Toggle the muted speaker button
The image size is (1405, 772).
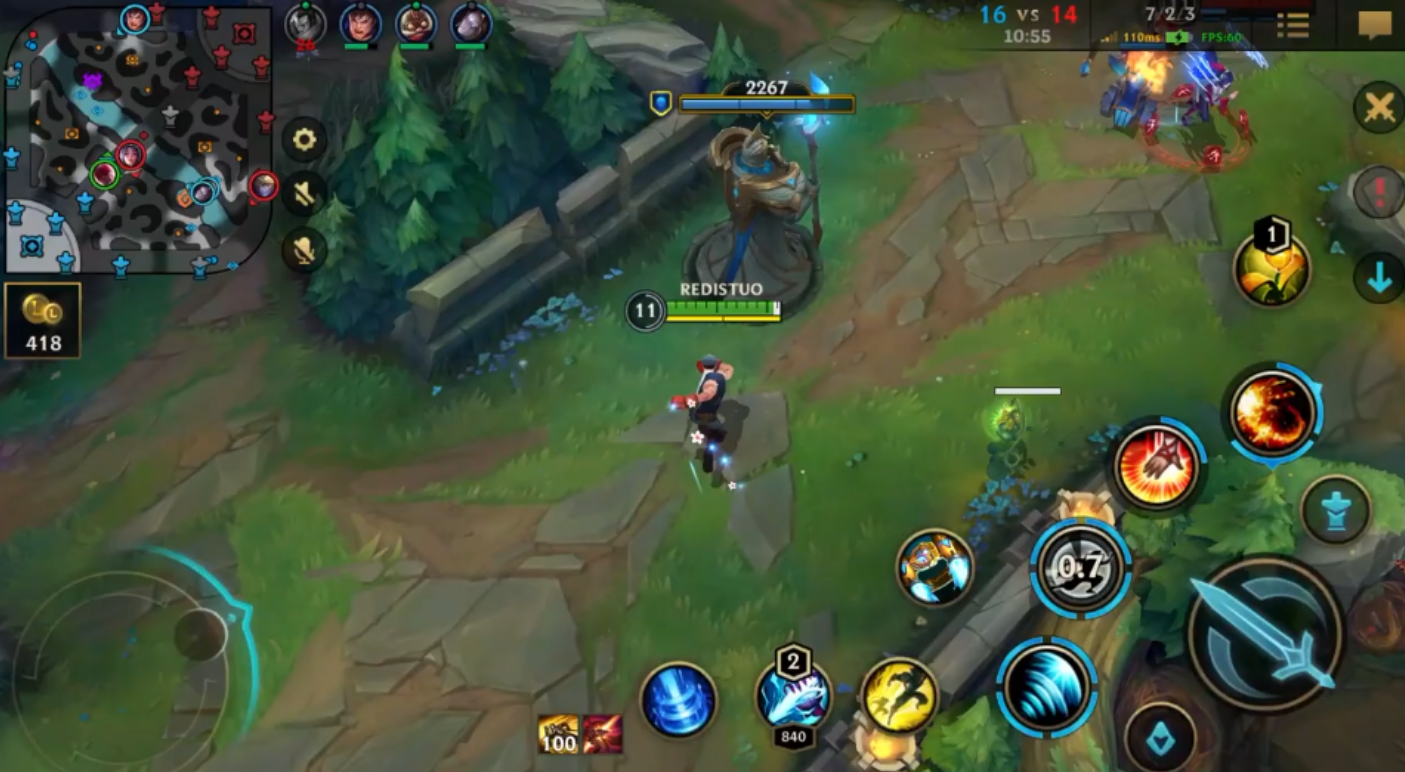[x=304, y=194]
